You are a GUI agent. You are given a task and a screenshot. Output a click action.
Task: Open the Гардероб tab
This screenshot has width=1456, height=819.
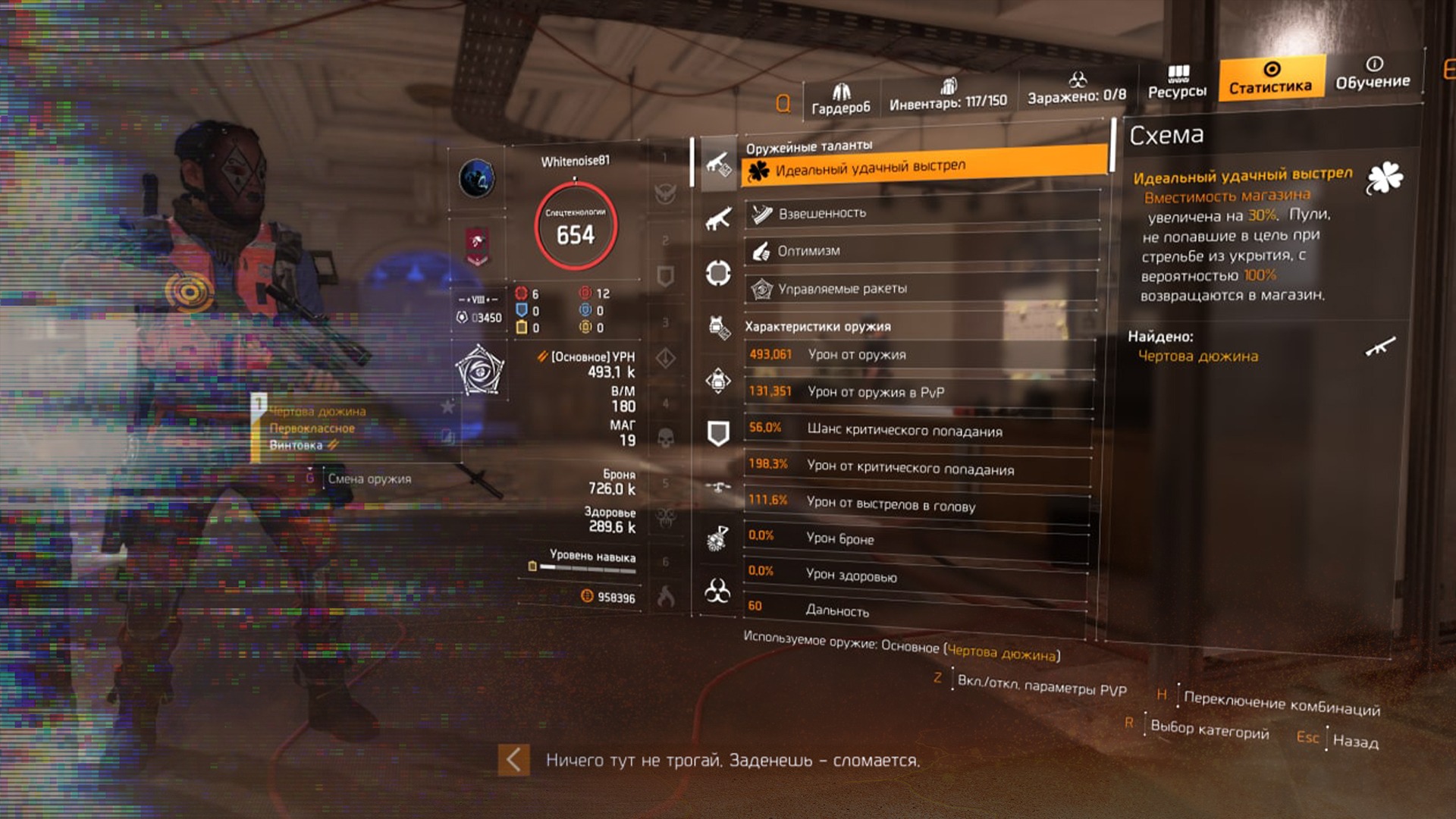(840, 99)
